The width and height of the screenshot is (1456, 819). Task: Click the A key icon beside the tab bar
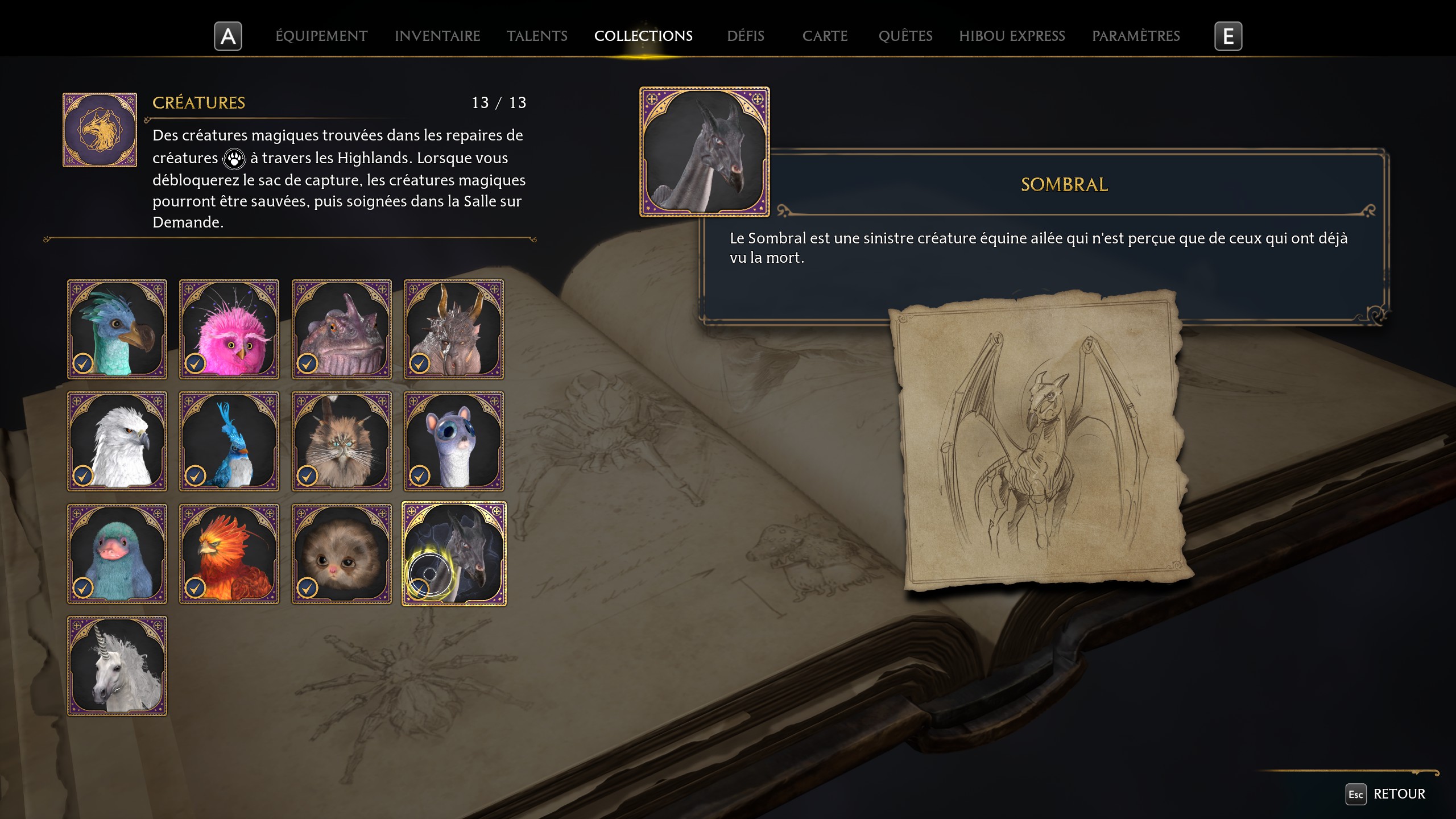(x=228, y=36)
